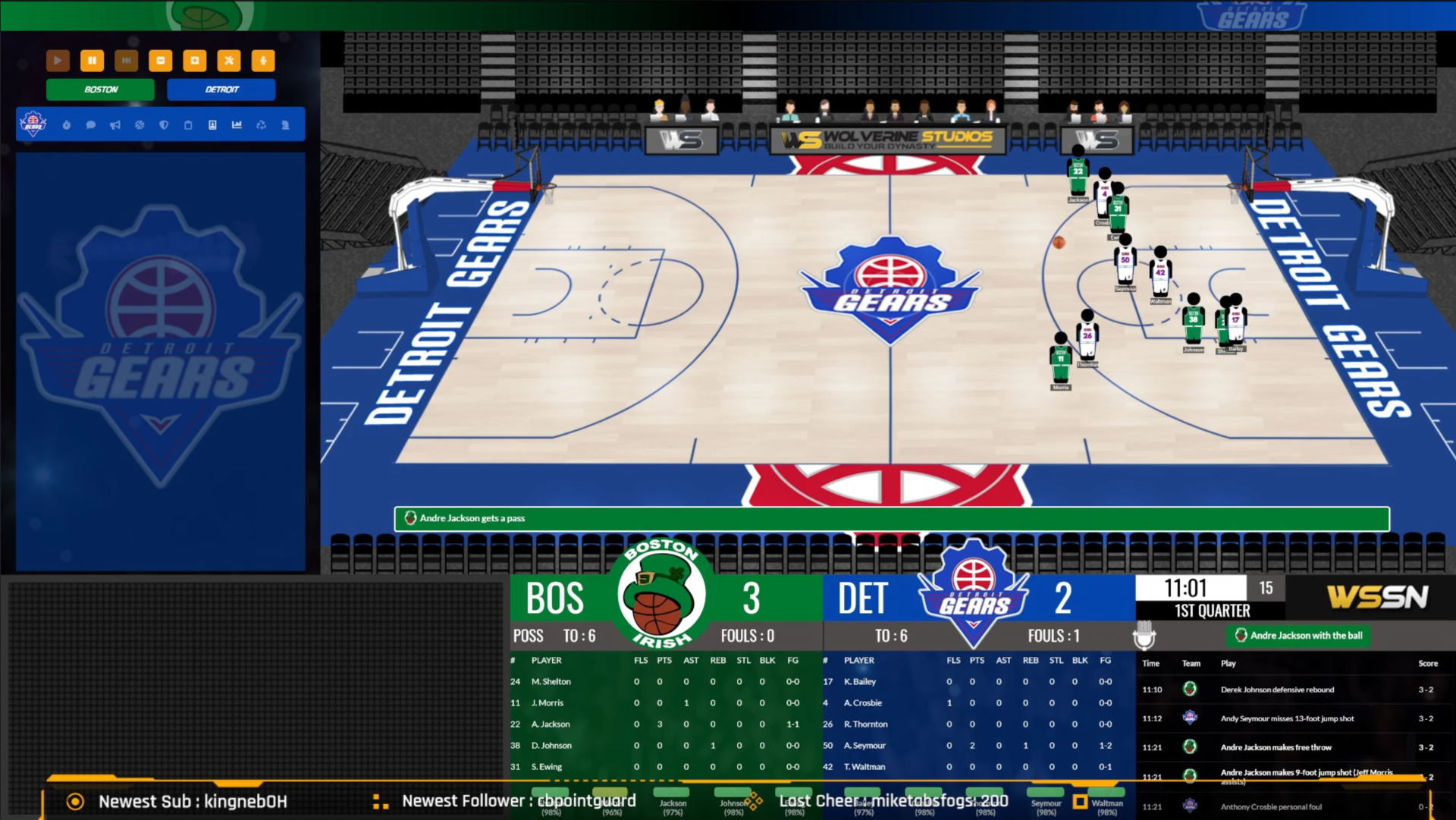Click the dimmed play button
This screenshot has width=1456, height=820.
[x=58, y=61]
